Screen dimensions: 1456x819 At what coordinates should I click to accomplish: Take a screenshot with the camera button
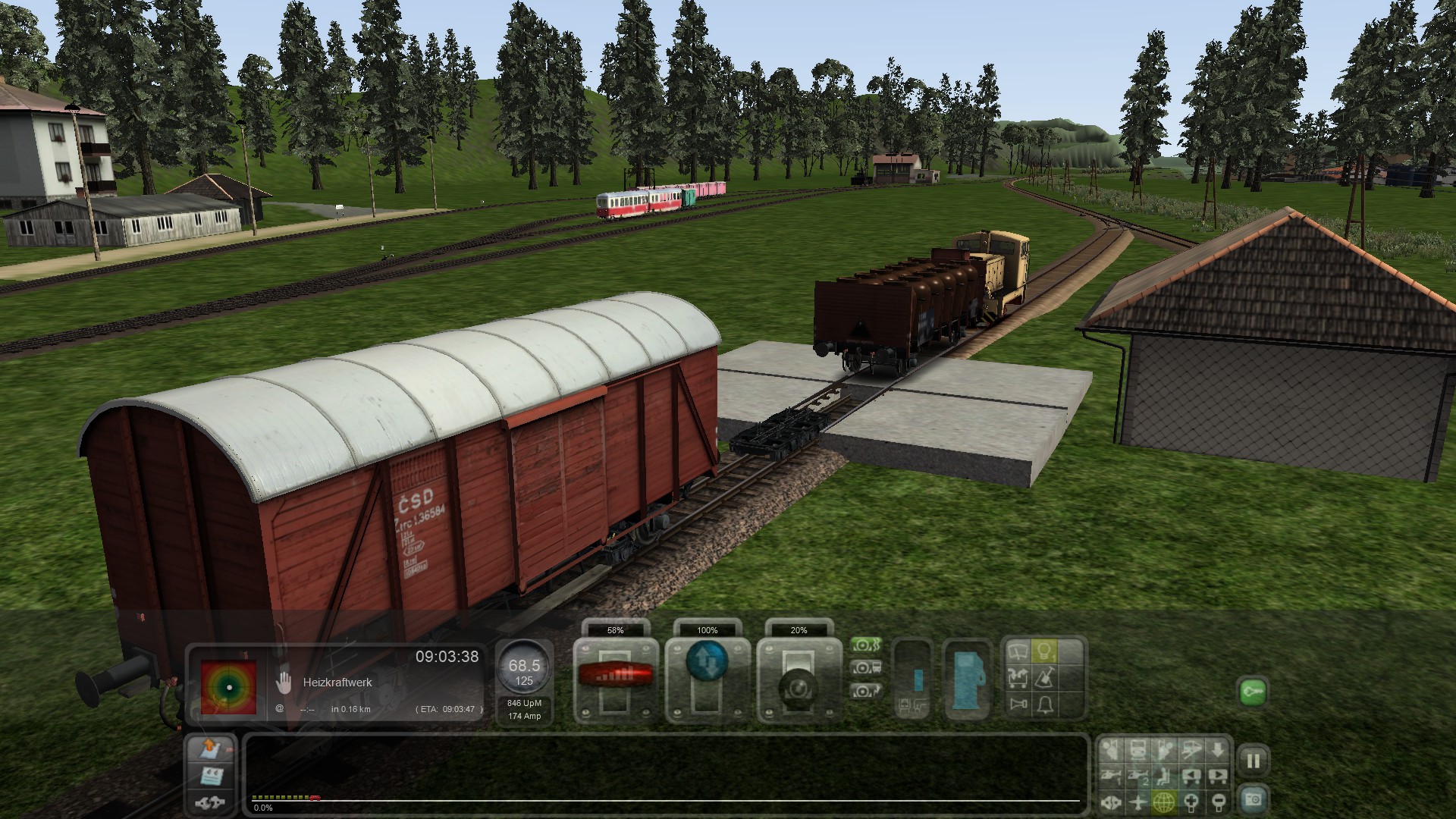pyautogui.click(x=1253, y=800)
